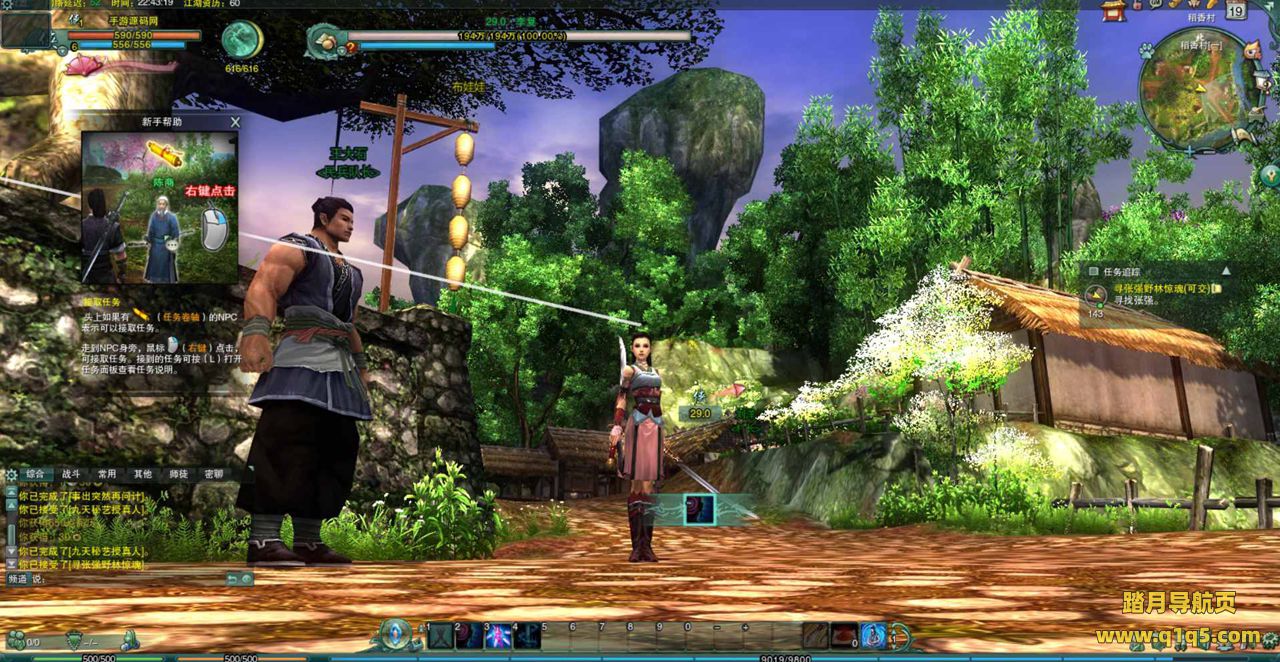1280x662 pixels.
Task: Open the 密聊 private chat tab
Action: (213, 474)
